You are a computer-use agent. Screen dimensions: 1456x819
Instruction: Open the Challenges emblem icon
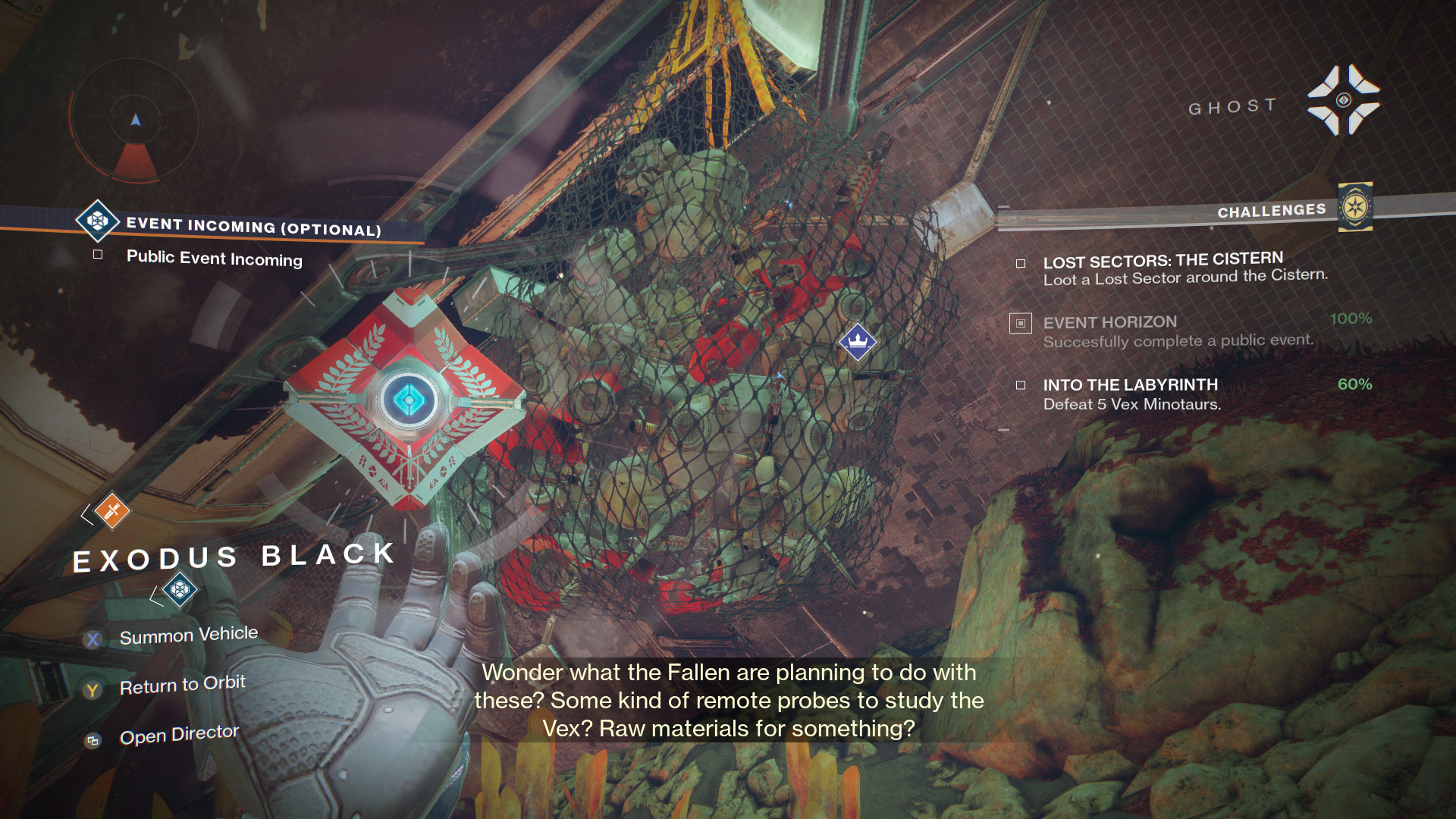pyautogui.click(x=1355, y=207)
